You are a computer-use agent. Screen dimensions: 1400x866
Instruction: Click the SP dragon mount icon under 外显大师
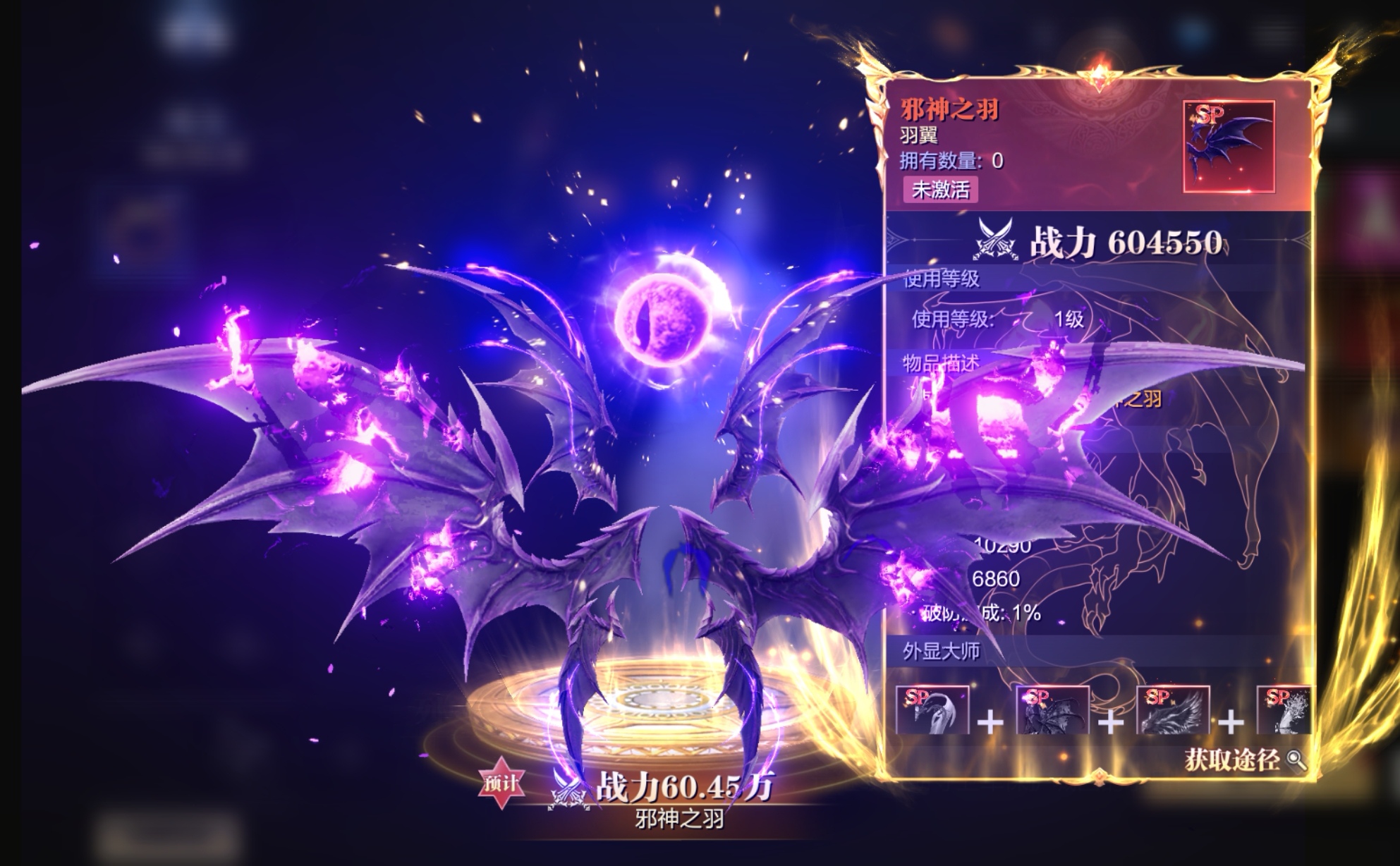932,709
